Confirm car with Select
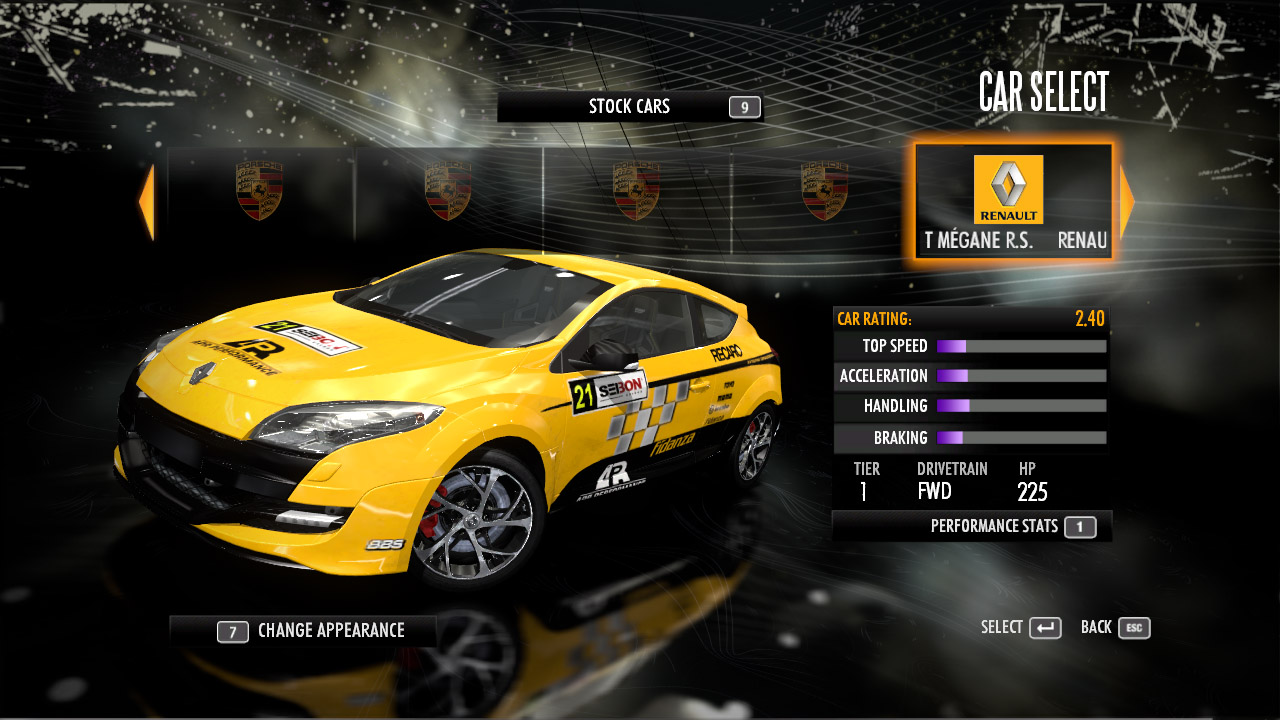The height and width of the screenshot is (720, 1280). click(1021, 628)
